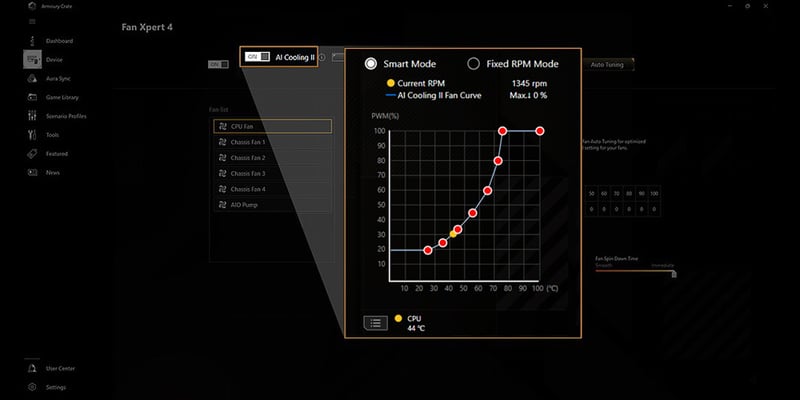
Task: Select Chassis Fan 1
Action: 272,142
